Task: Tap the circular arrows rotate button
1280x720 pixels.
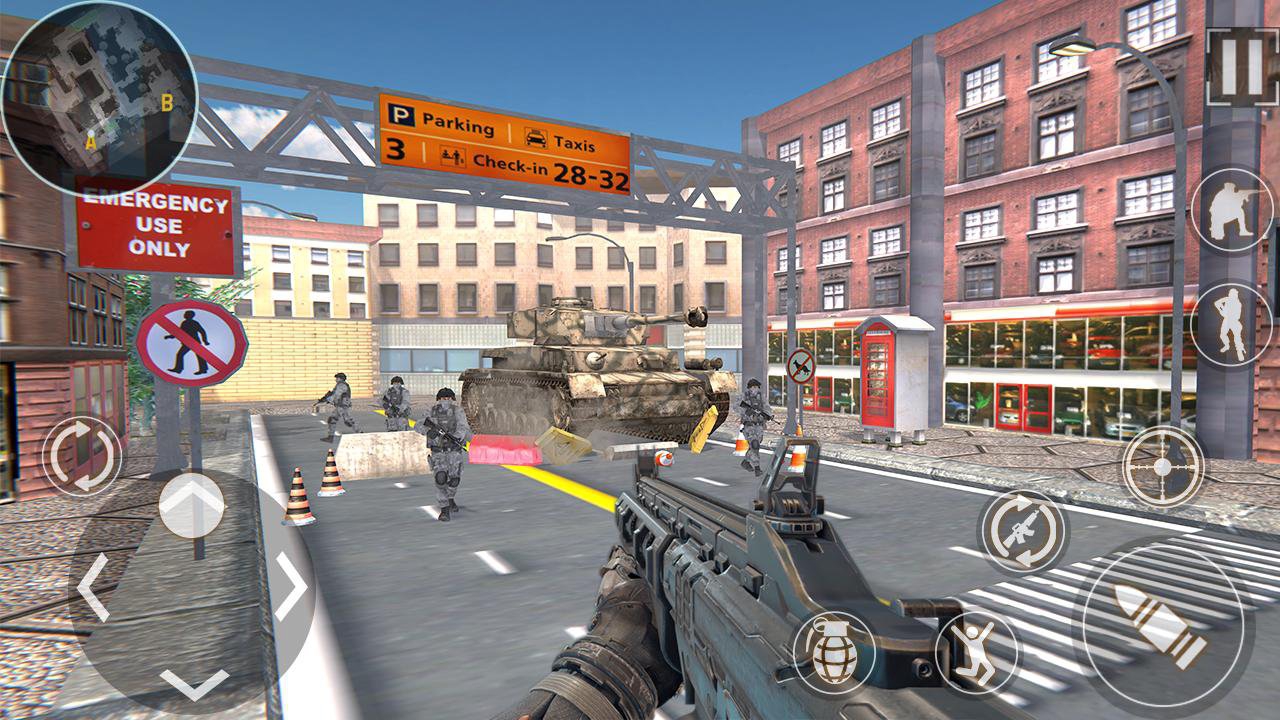Action: [82, 456]
